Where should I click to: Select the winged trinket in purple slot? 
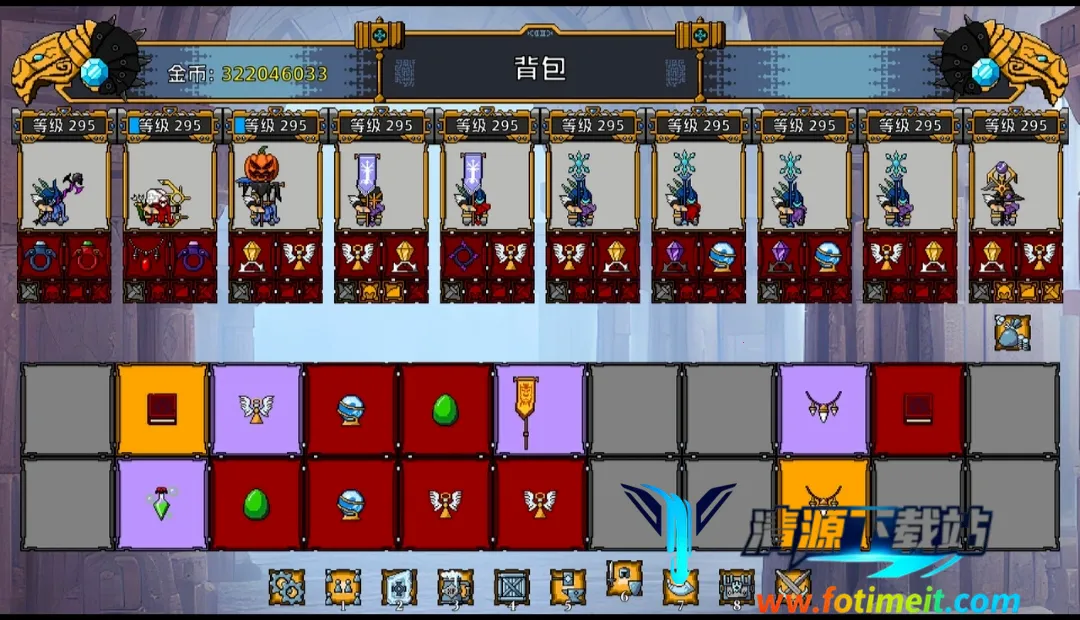tap(256, 408)
